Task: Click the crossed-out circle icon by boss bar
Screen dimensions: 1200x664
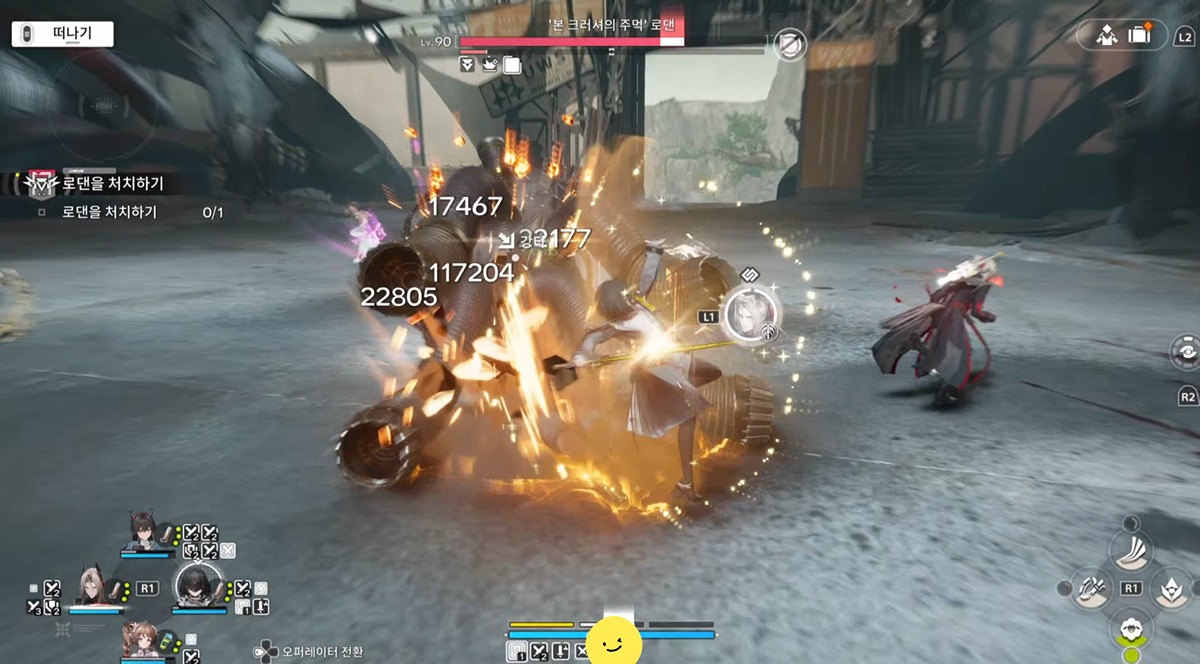Action: 790,44
